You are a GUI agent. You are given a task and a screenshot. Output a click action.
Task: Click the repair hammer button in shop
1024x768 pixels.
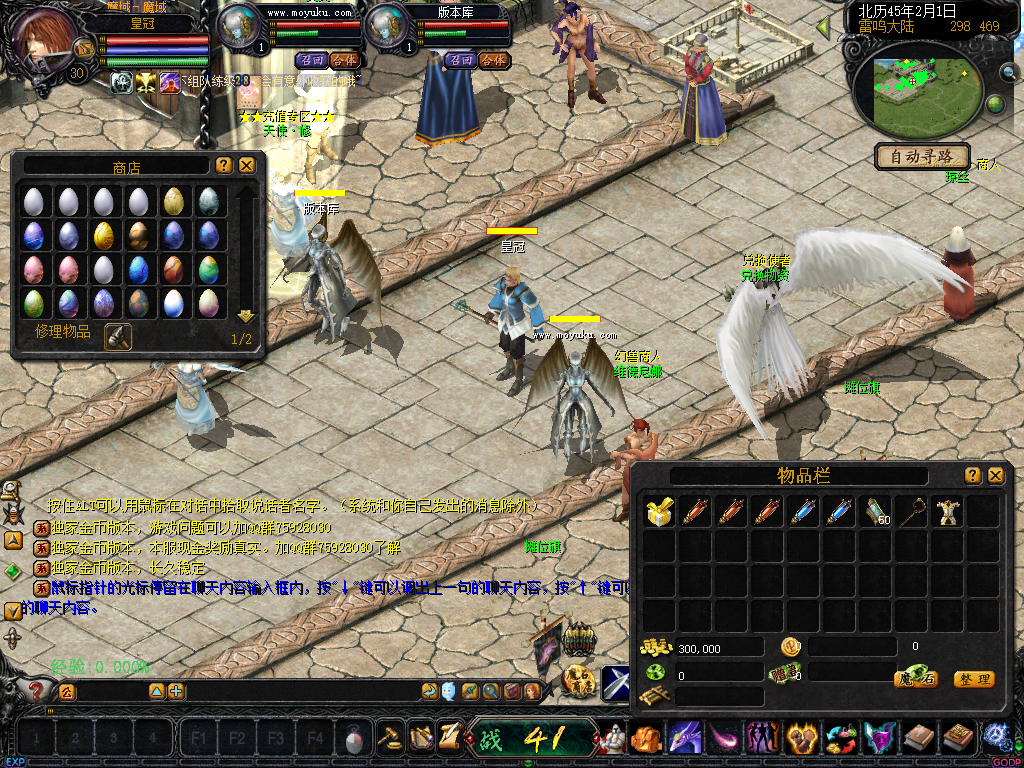tap(117, 336)
